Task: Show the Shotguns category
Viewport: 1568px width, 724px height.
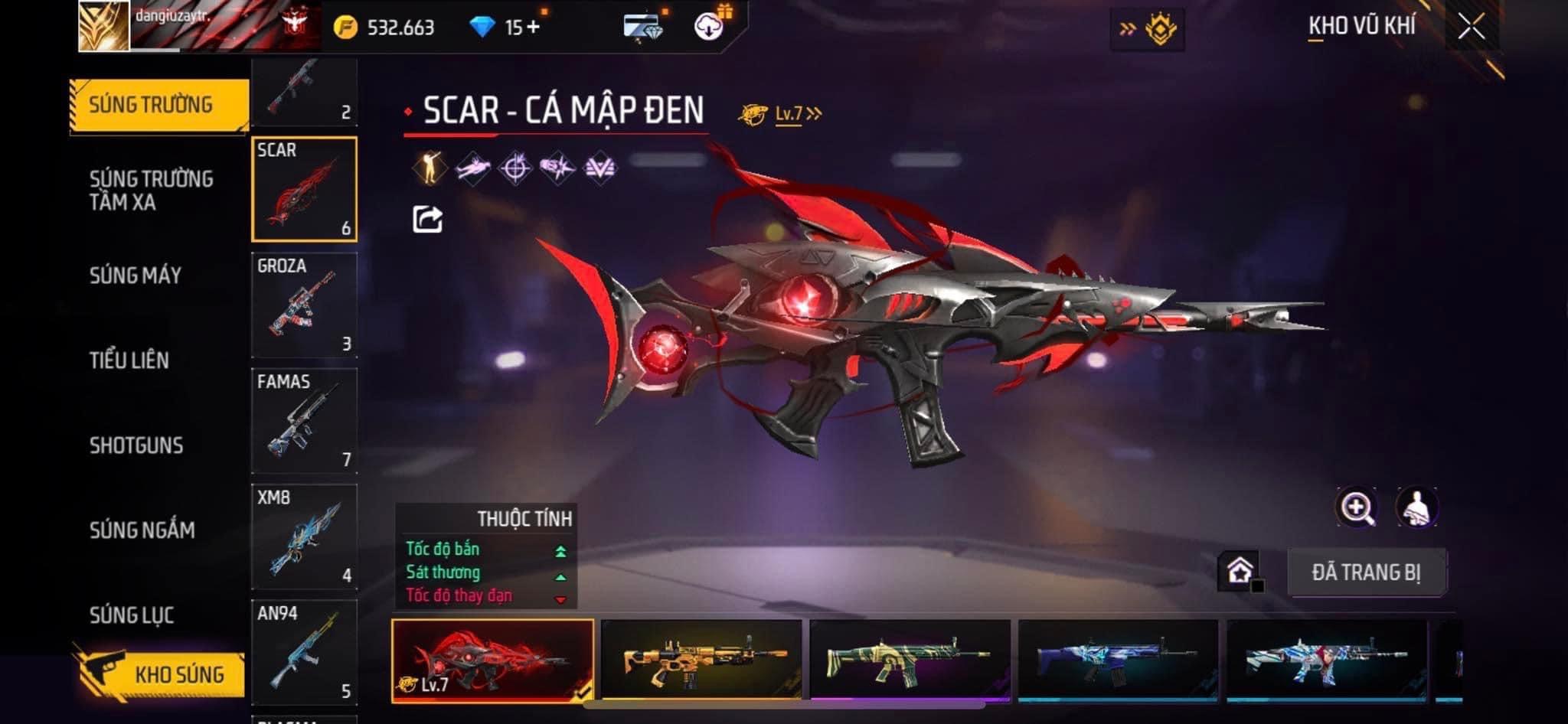Action: [136, 445]
